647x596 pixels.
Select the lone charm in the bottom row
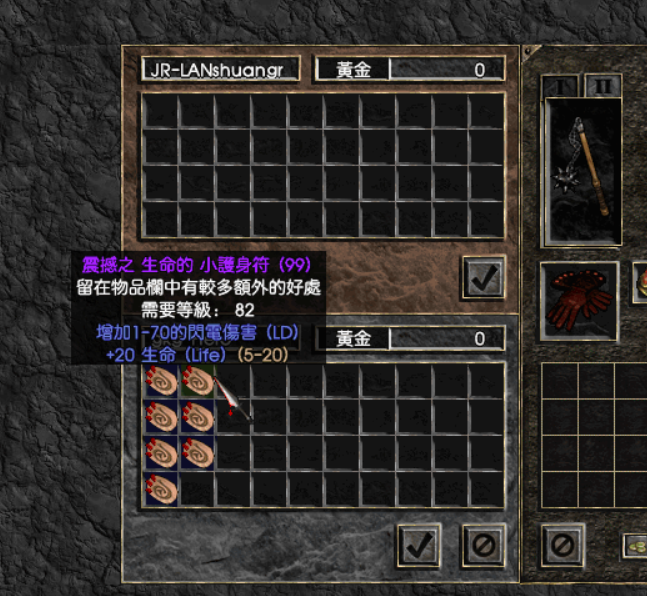[x=161, y=489]
